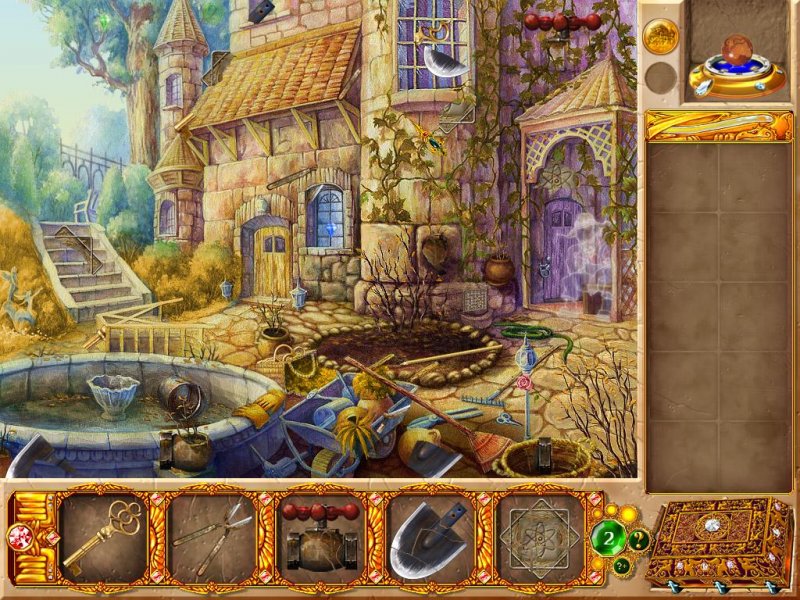Pick the garden shears from inventory
Image resolution: width=800 pixels, height=600 pixels.
click(213, 539)
